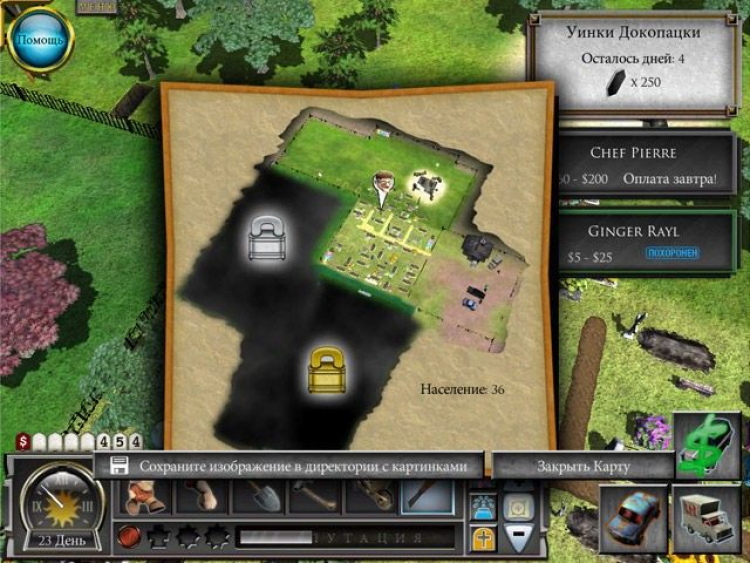Click the white locked plot on the map

[266, 238]
